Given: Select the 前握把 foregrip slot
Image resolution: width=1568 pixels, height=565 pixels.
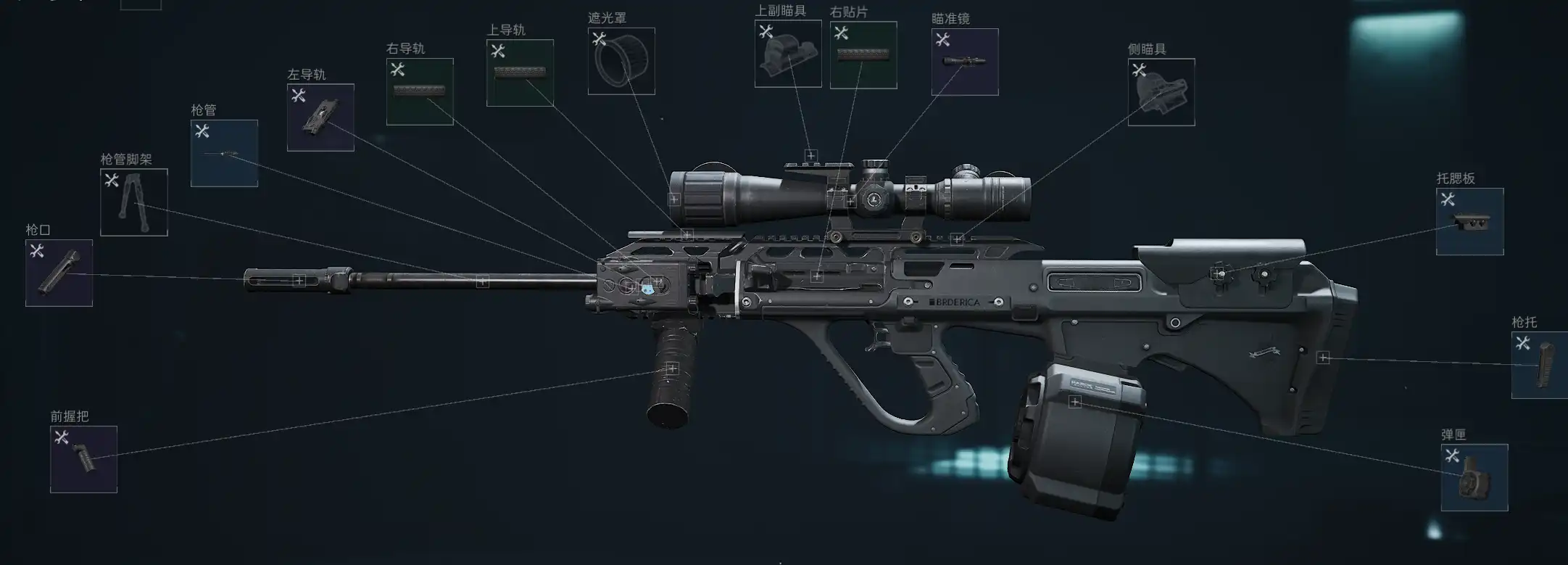Looking at the screenshot, I should click(x=84, y=459).
